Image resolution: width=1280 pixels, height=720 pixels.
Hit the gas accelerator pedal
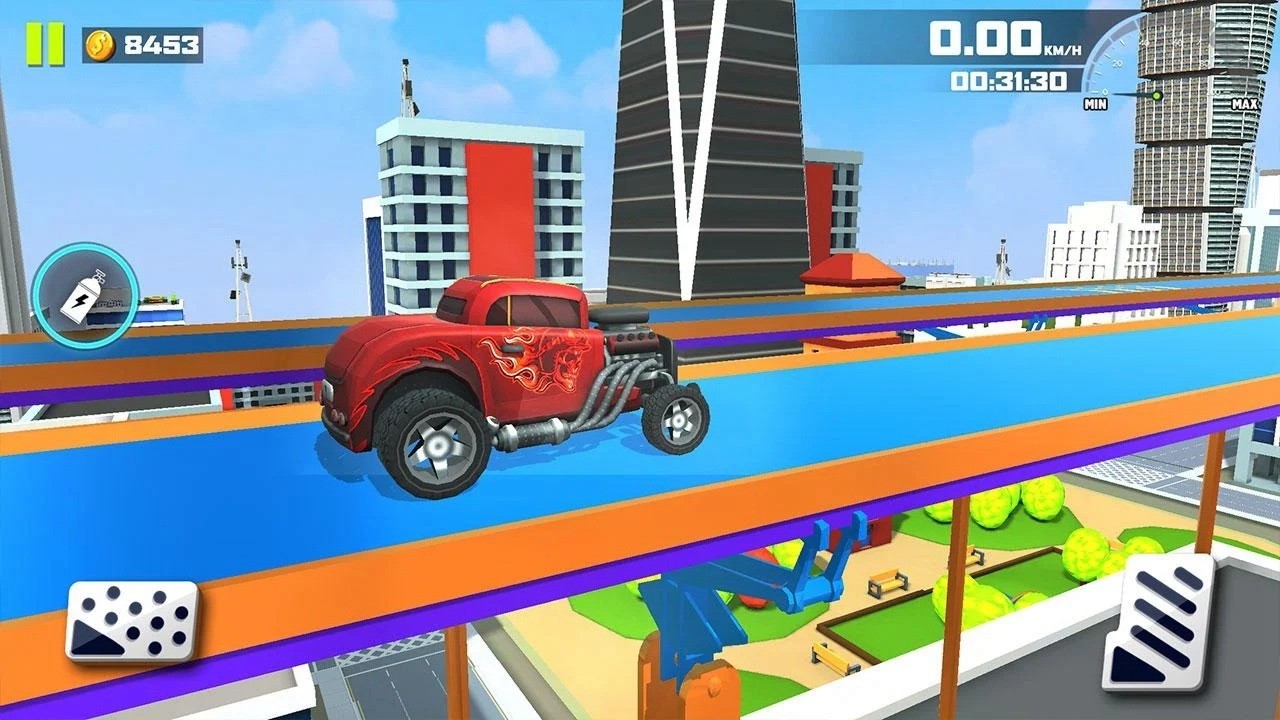(1158, 624)
